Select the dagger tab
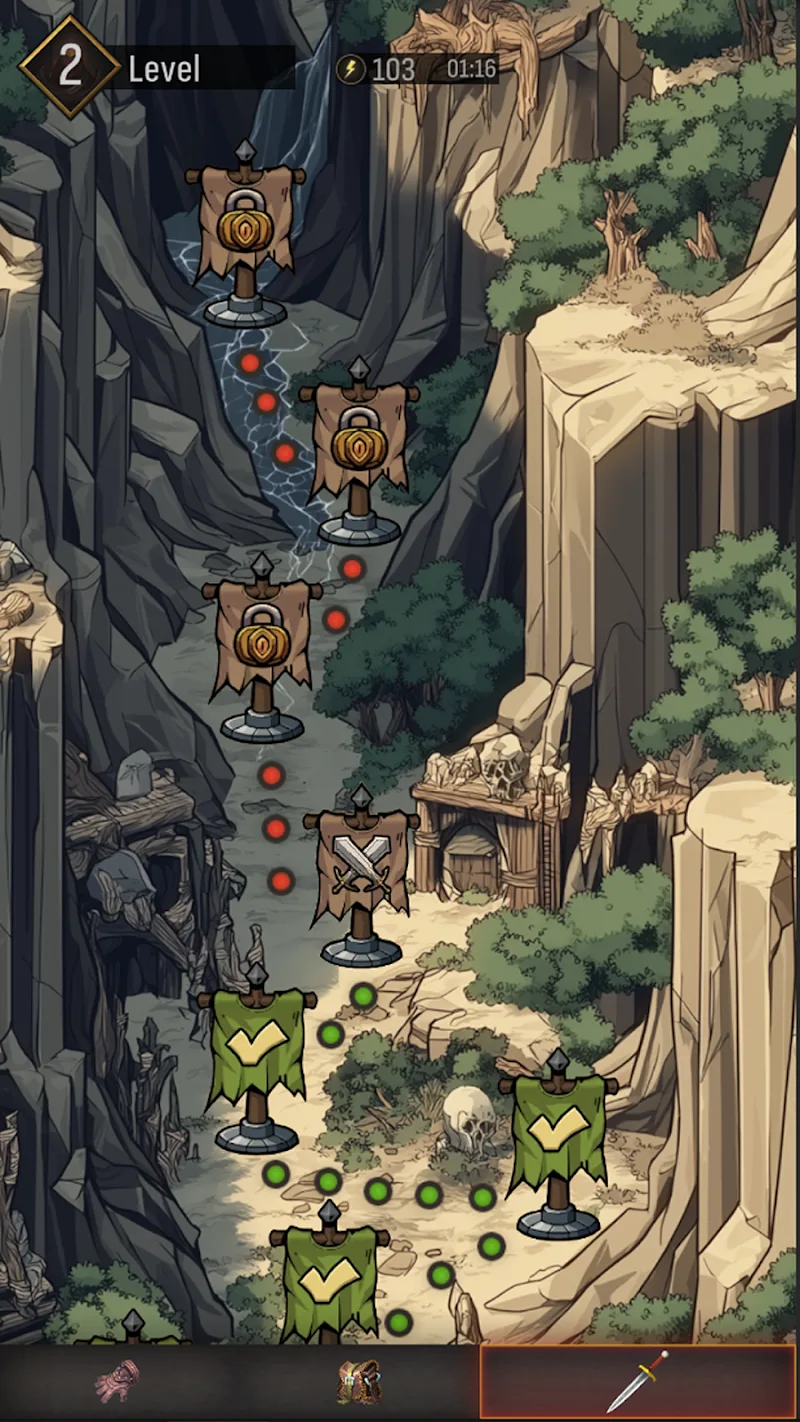The height and width of the screenshot is (1422, 800). (x=638, y=1381)
